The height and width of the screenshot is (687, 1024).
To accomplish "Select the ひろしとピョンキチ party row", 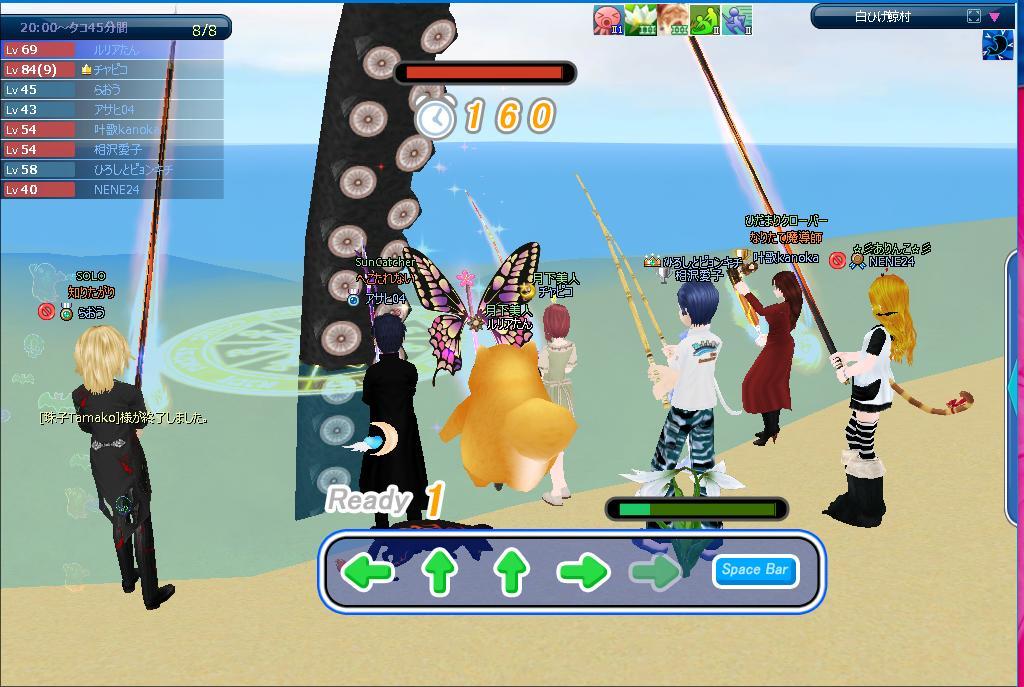I will click(x=132, y=170).
